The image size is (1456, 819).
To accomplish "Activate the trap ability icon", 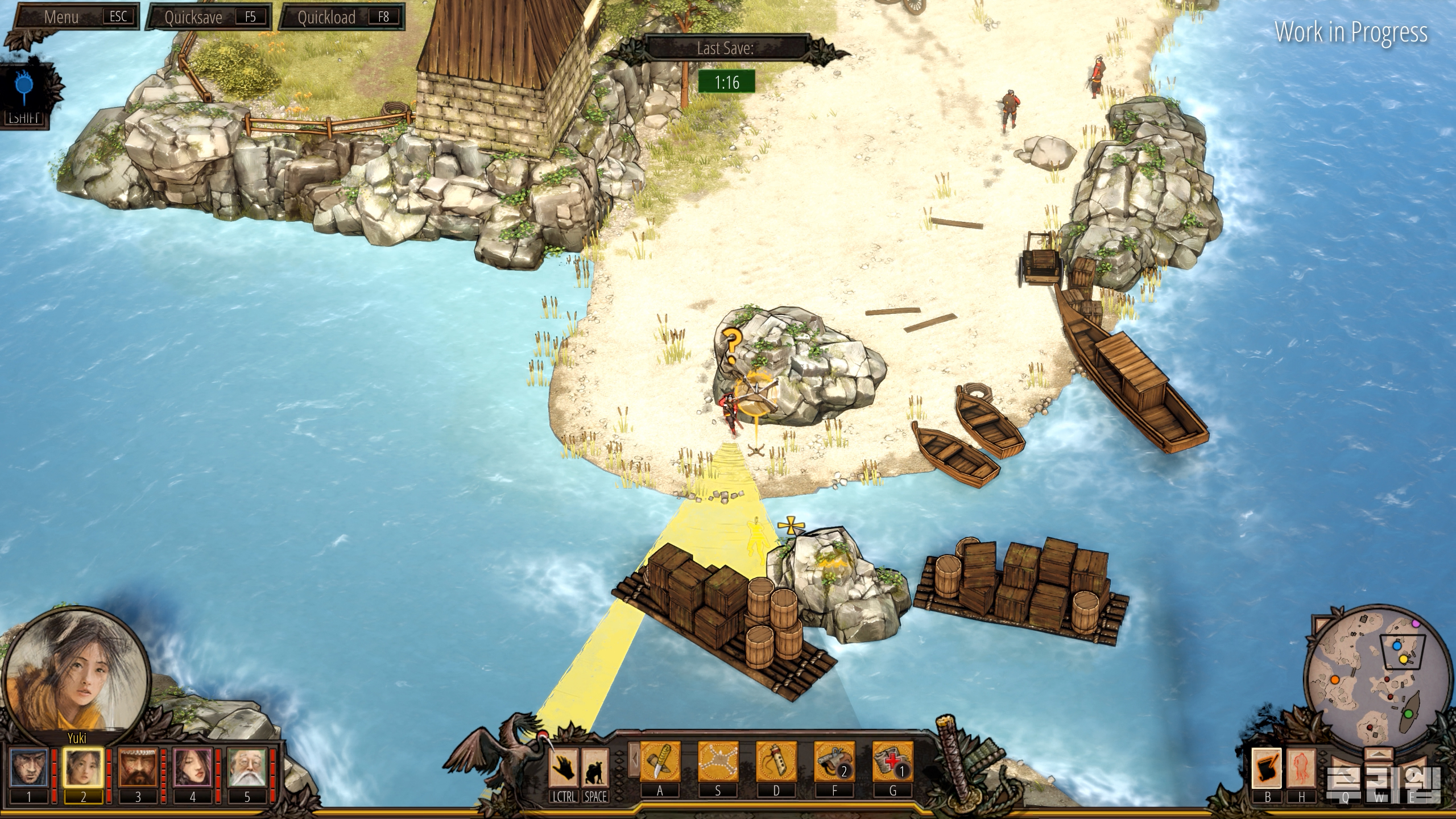I will (x=718, y=762).
